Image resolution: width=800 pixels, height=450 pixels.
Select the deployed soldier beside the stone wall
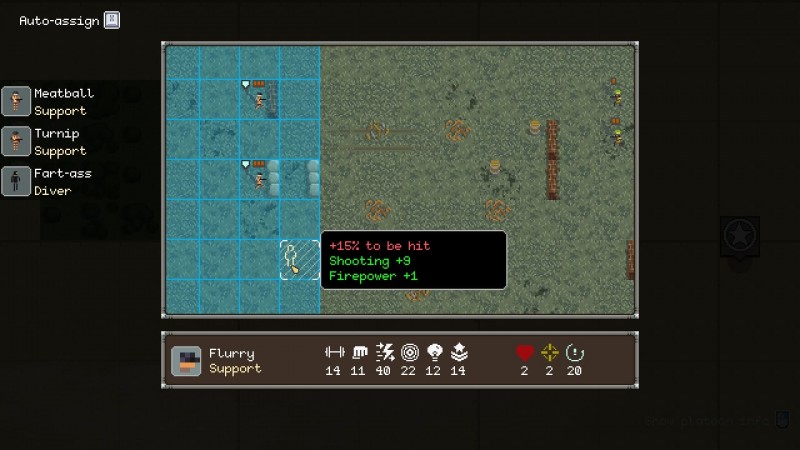[x=259, y=98]
